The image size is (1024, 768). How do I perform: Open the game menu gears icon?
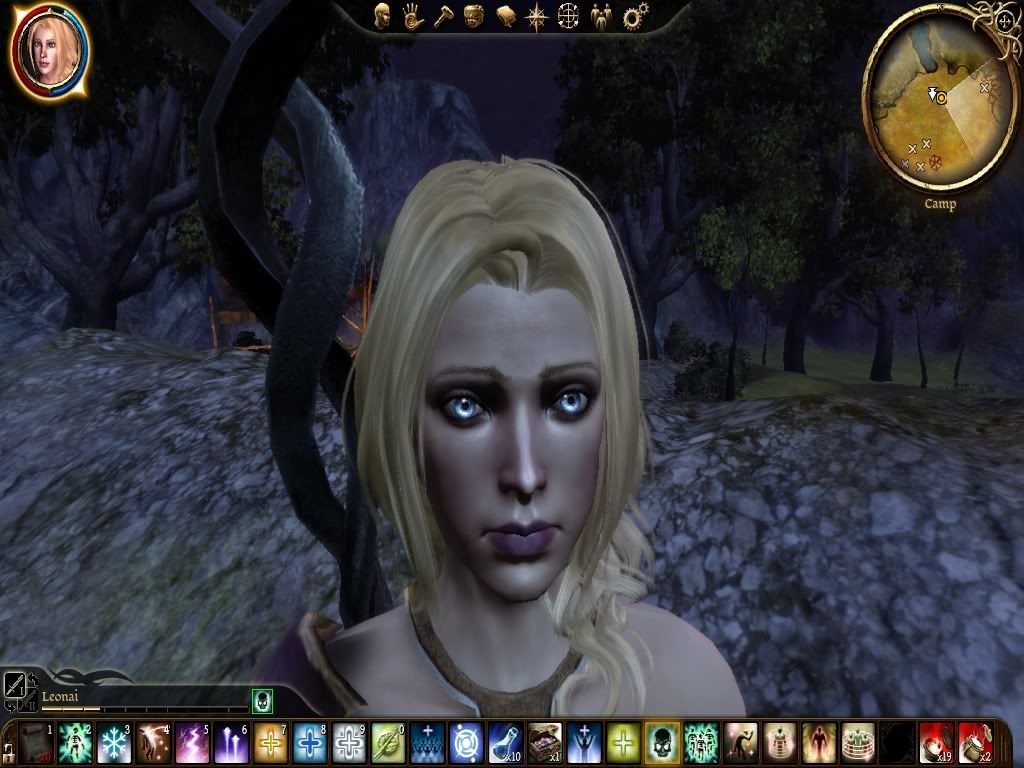[x=632, y=16]
